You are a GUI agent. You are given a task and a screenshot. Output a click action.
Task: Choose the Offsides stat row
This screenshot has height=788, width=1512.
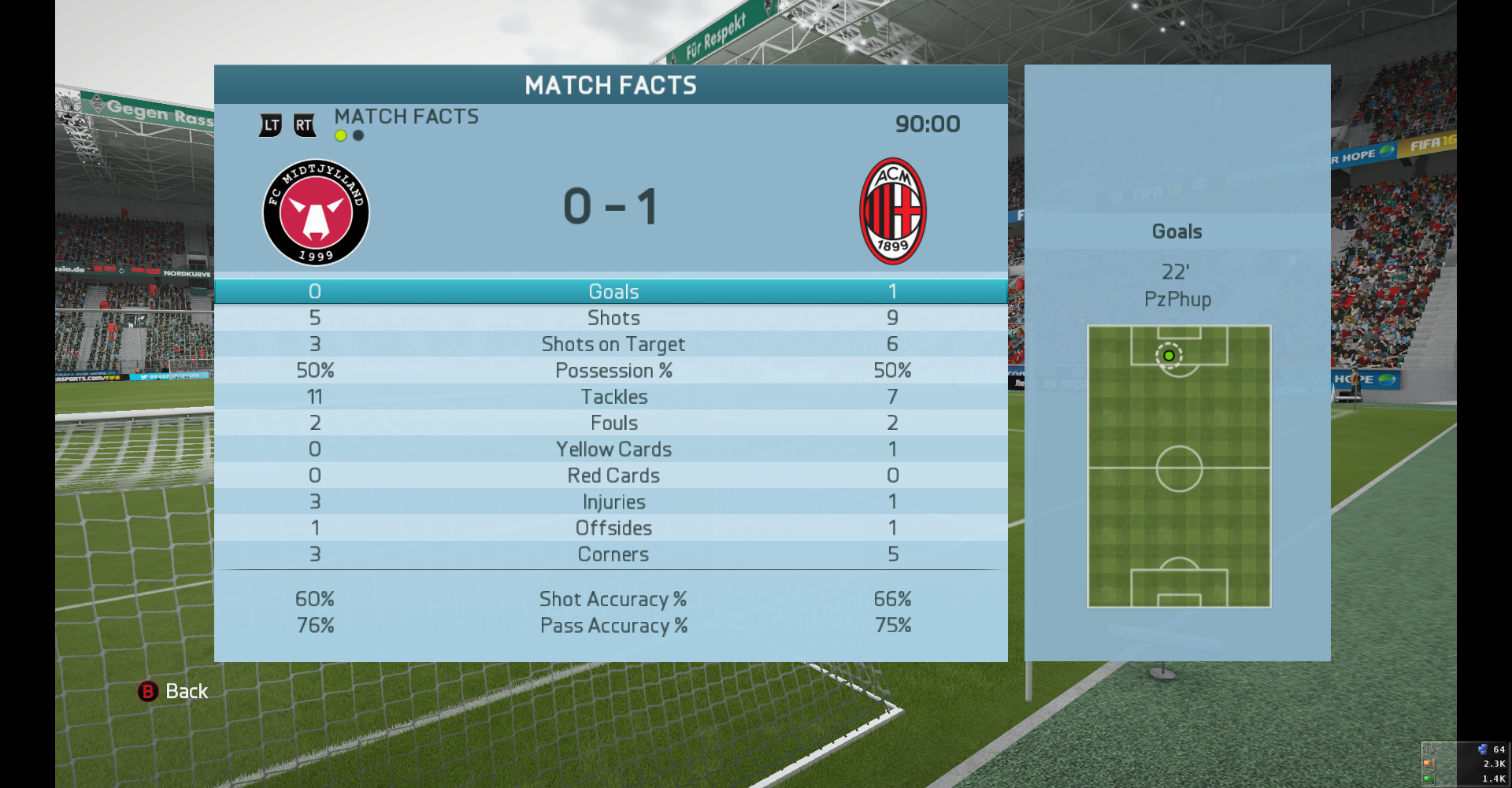point(611,528)
